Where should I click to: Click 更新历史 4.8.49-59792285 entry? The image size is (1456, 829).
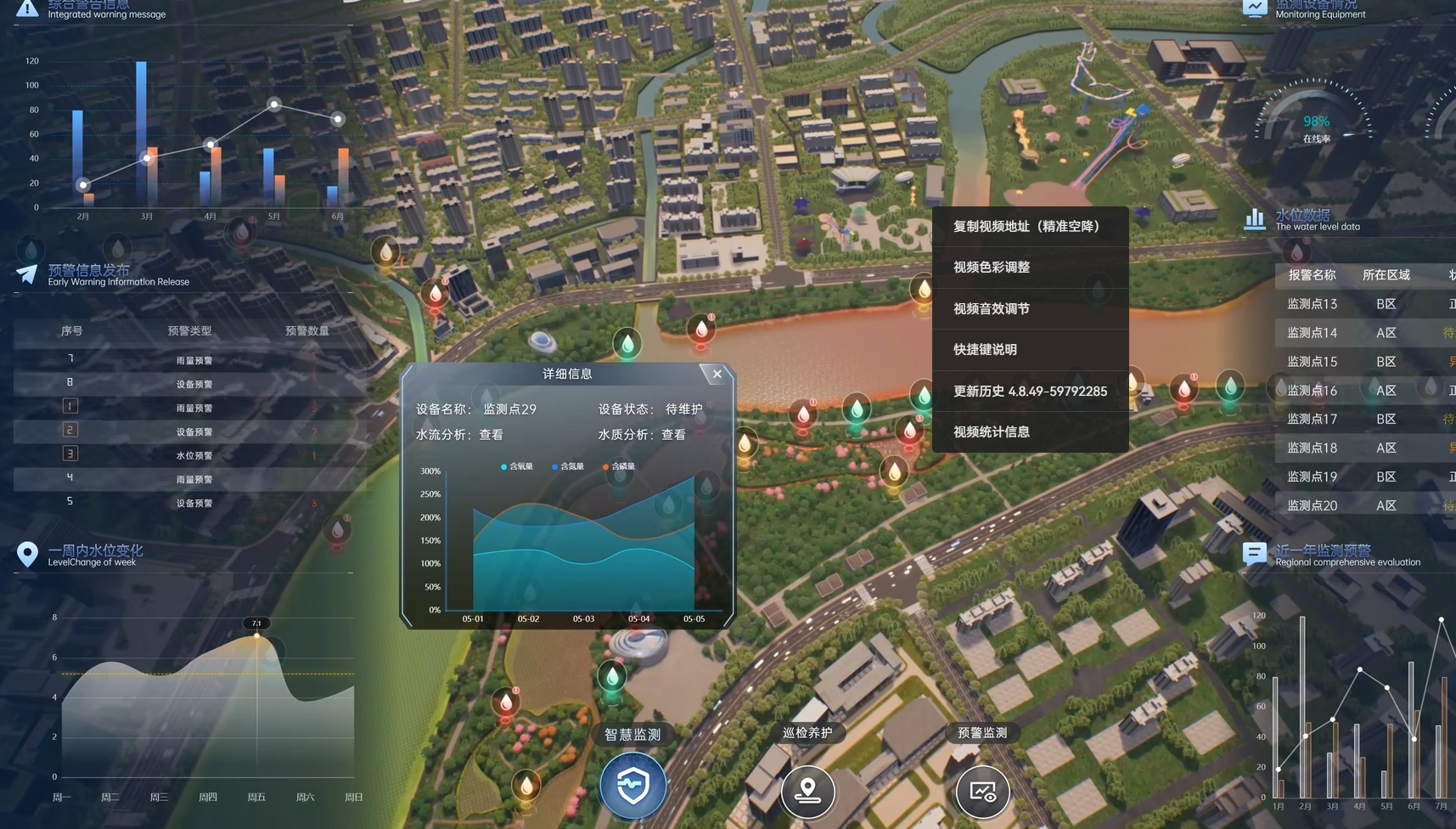[x=1030, y=392]
